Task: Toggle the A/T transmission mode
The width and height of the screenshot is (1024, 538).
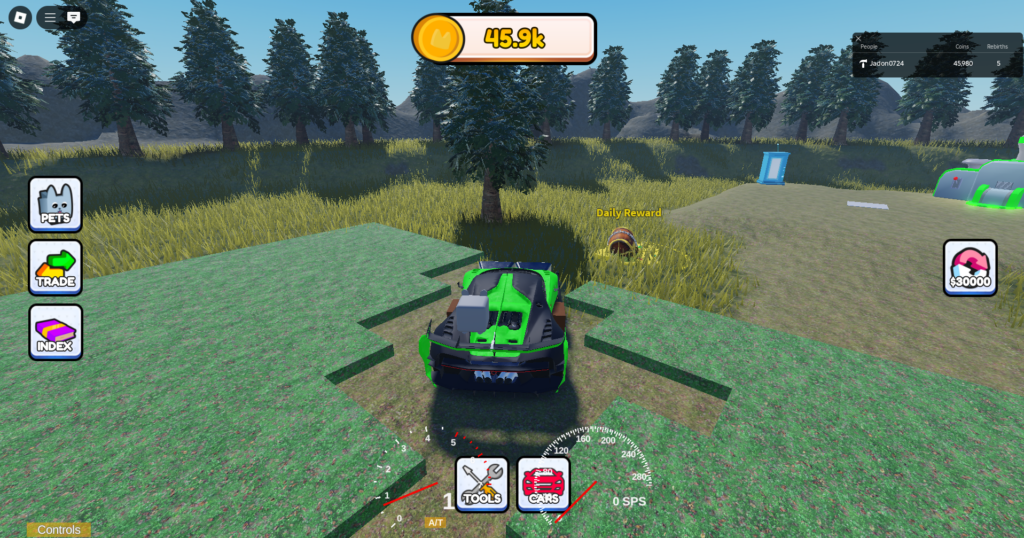Action: point(435,523)
